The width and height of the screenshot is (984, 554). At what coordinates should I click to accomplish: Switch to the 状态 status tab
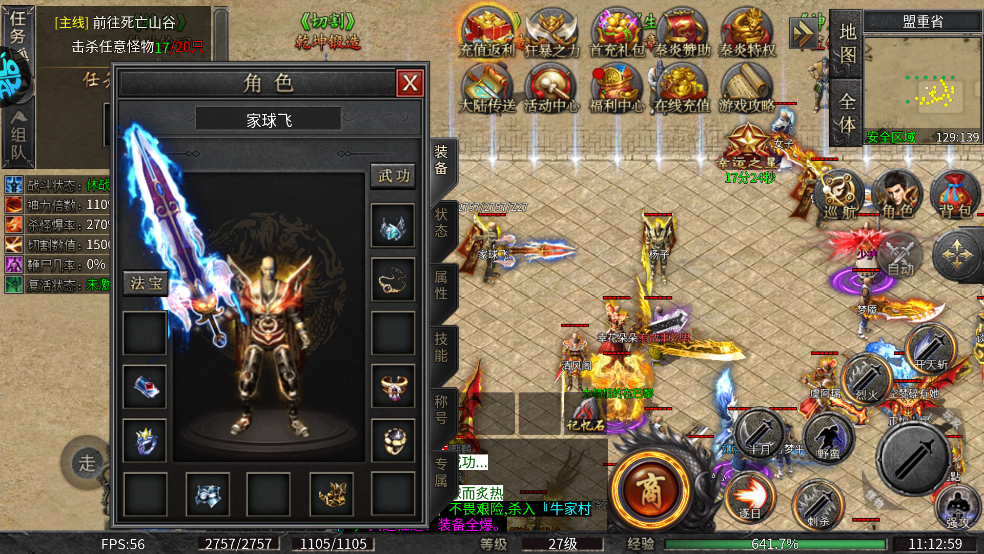pyautogui.click(x=441, y=223)
